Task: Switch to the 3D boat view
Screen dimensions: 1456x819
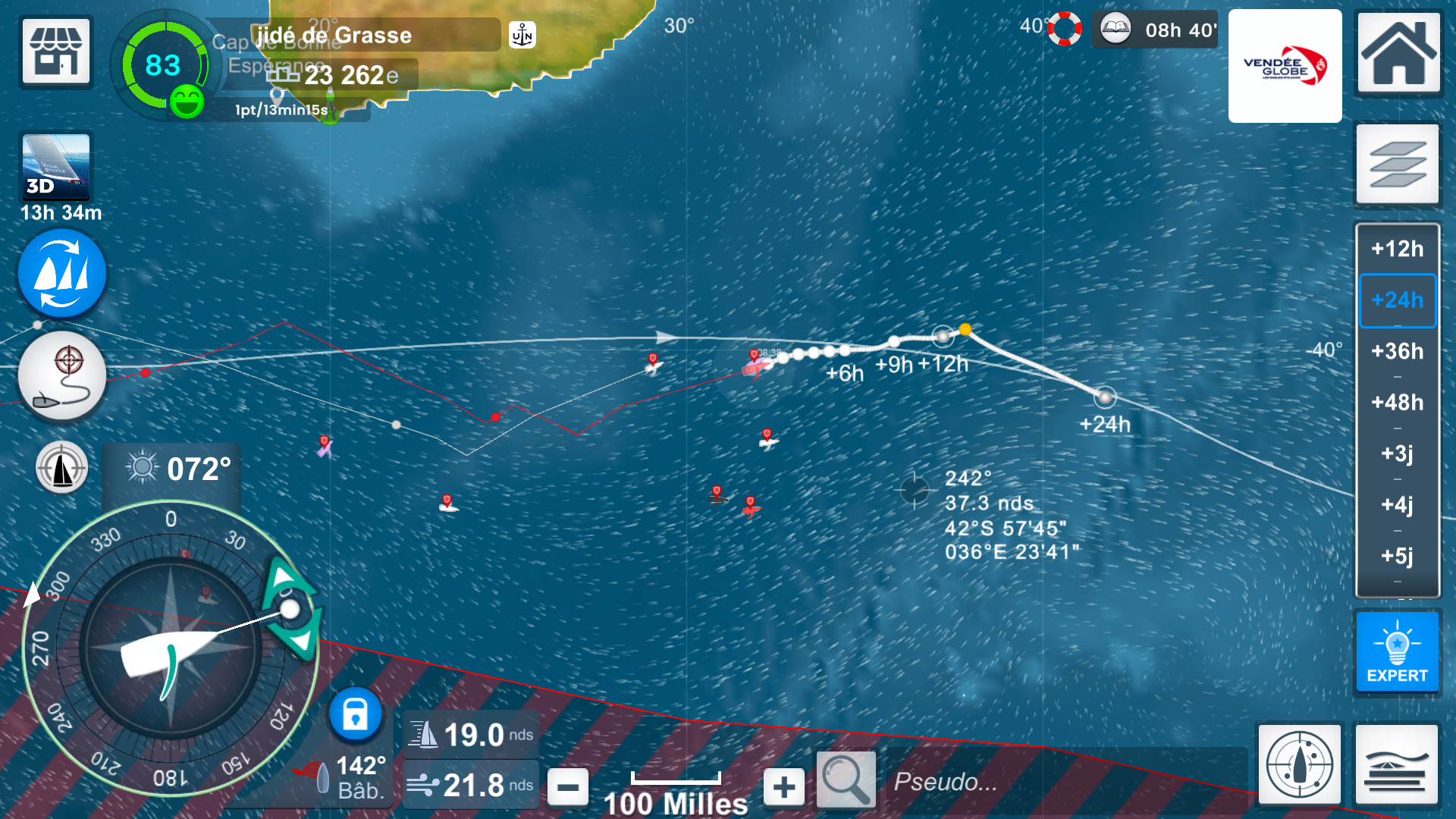Action: click(x=56, y=167)
